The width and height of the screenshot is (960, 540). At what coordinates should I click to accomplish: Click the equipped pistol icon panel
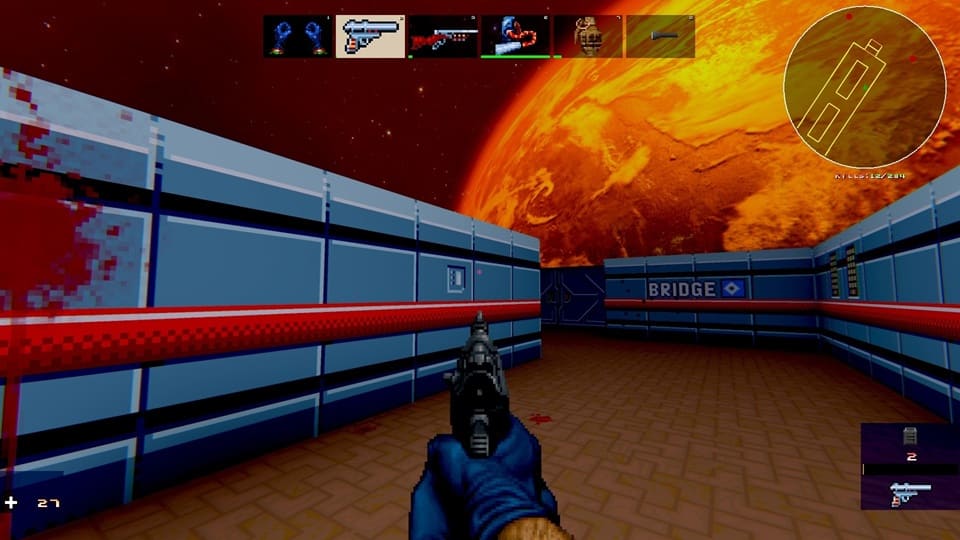(909, 492)
